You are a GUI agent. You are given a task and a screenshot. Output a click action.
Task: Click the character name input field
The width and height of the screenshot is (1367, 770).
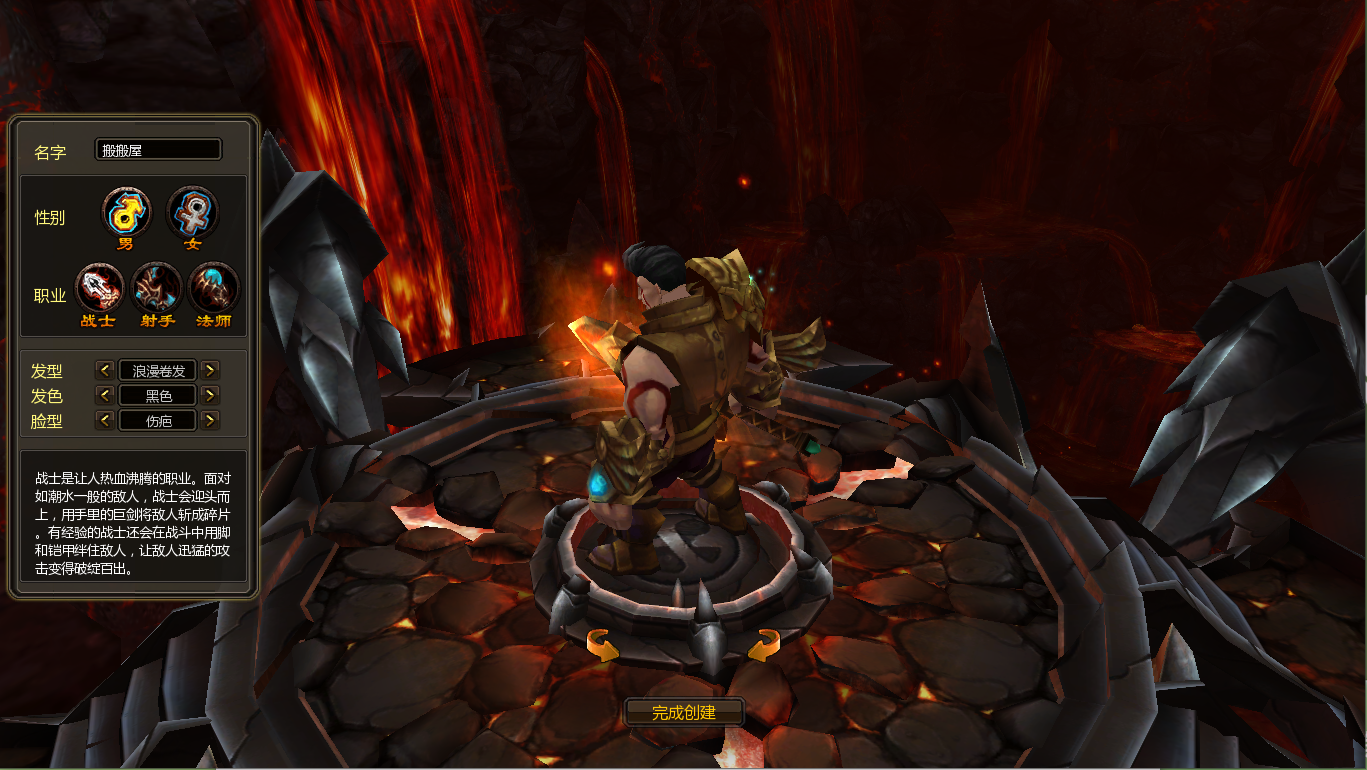158,150
